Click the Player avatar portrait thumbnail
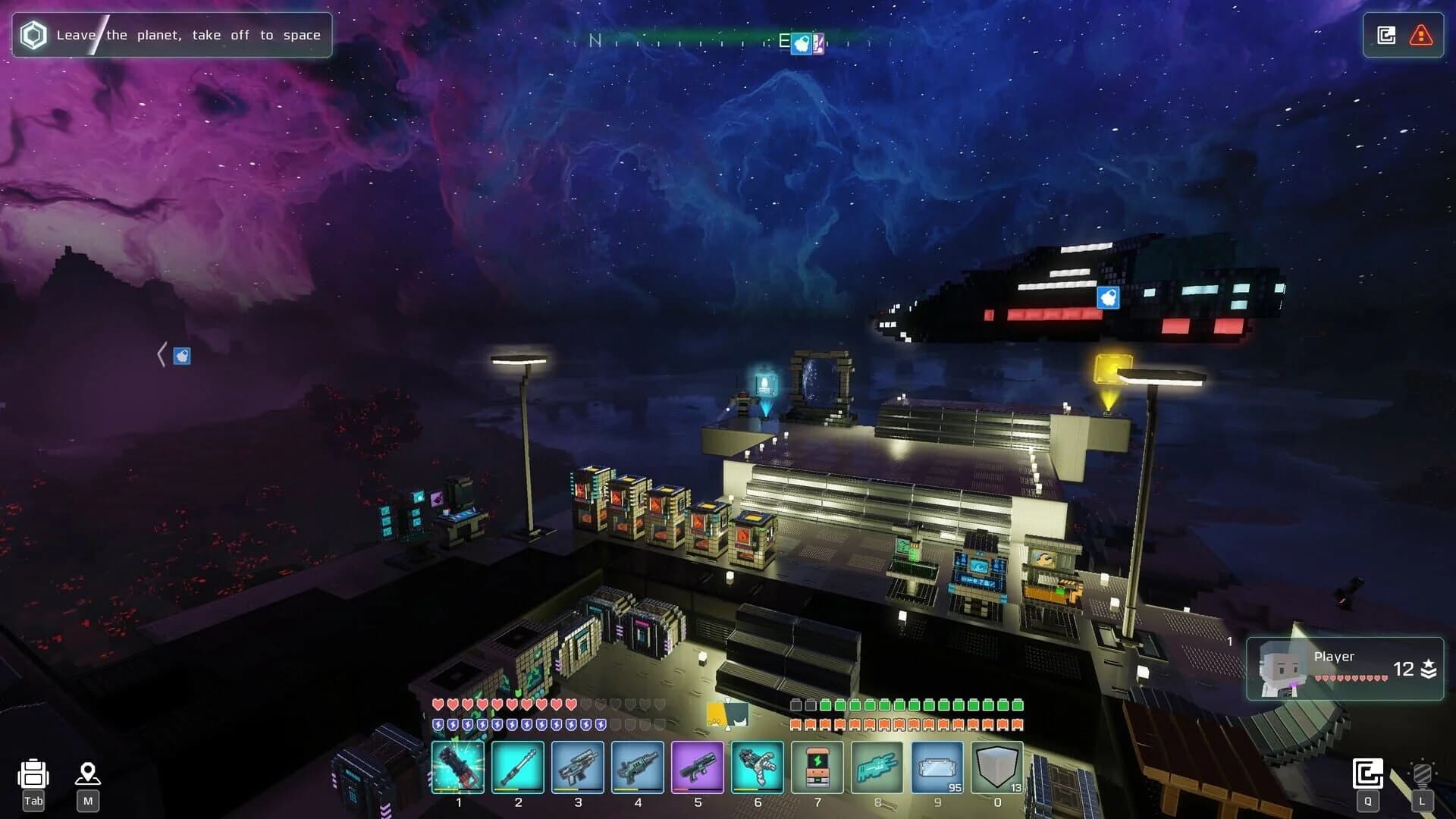 pyautogui.click(x=1280, y=668)
